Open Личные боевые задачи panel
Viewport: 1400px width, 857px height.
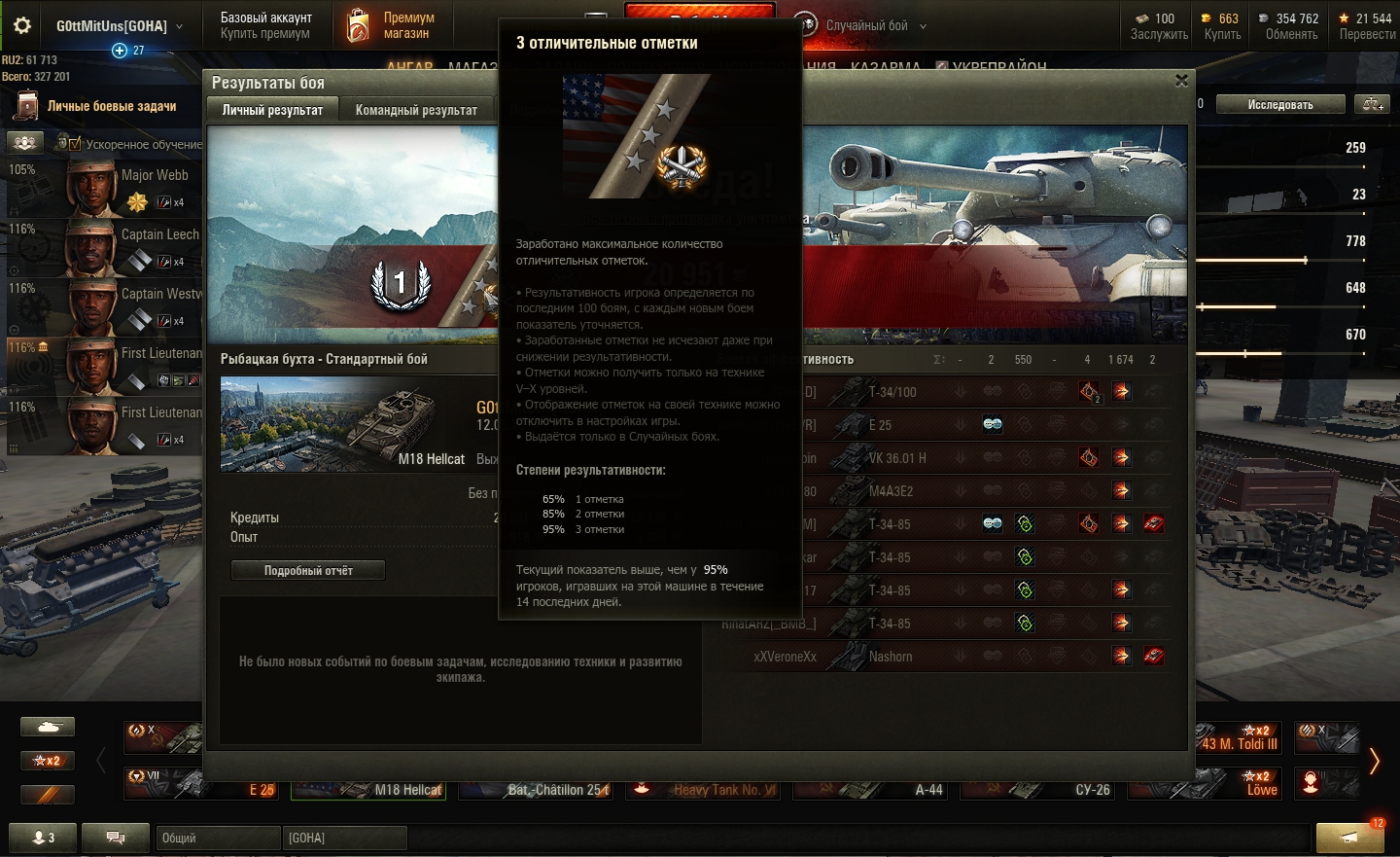111,106
